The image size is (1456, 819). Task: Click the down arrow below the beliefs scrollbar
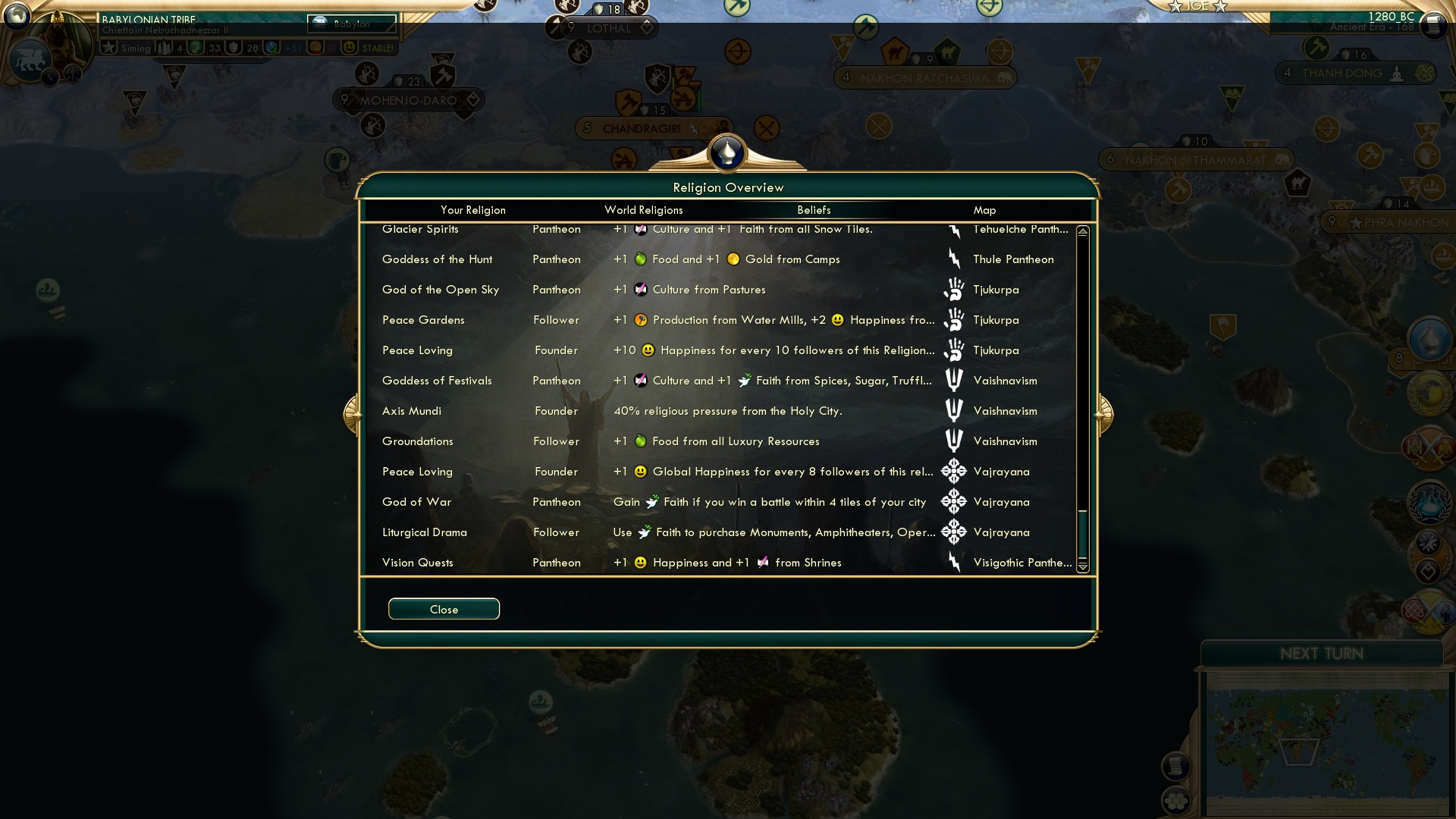(x=1083, y=567)
